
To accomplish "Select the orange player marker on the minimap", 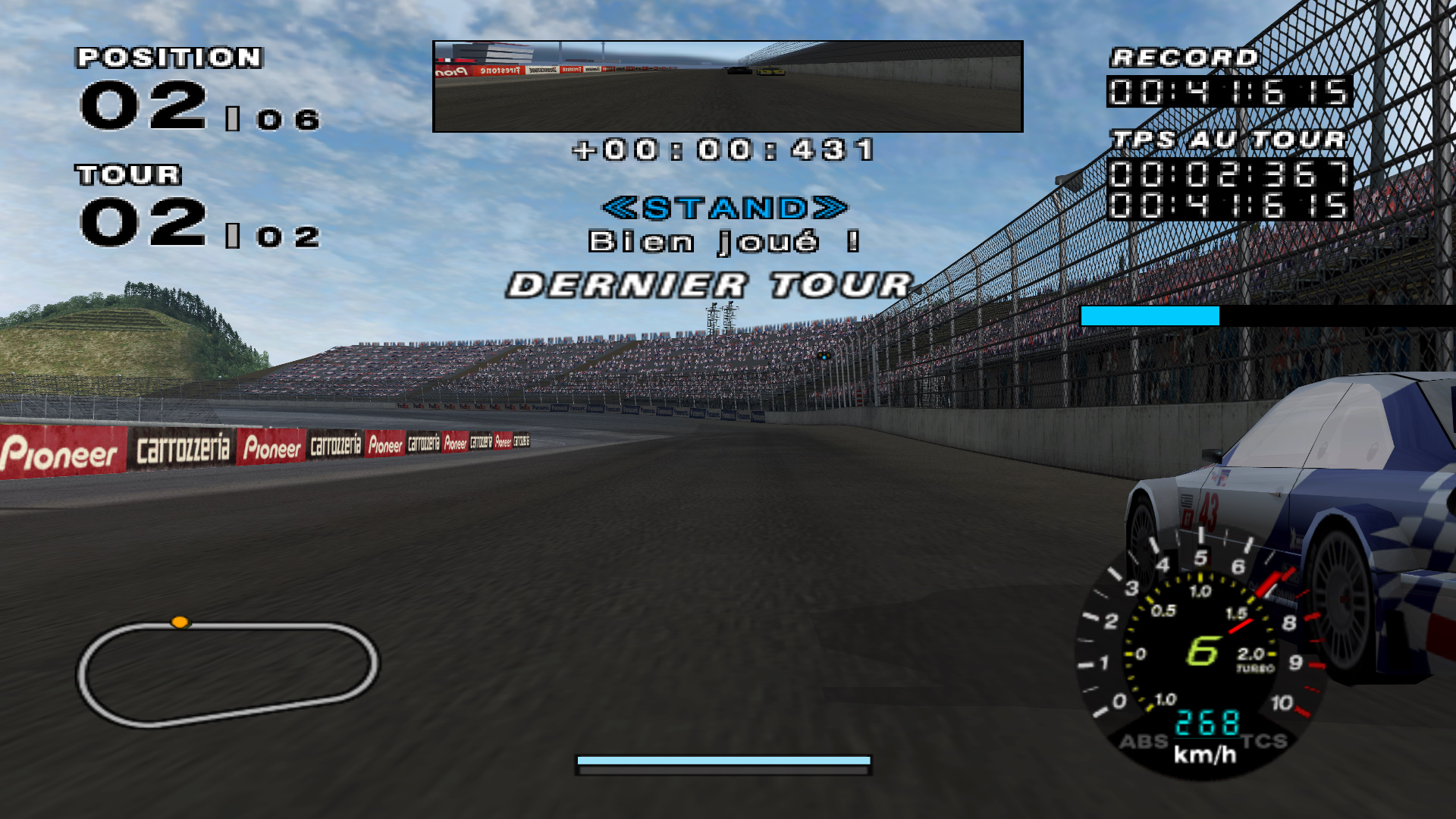I will tap(180, 623).
